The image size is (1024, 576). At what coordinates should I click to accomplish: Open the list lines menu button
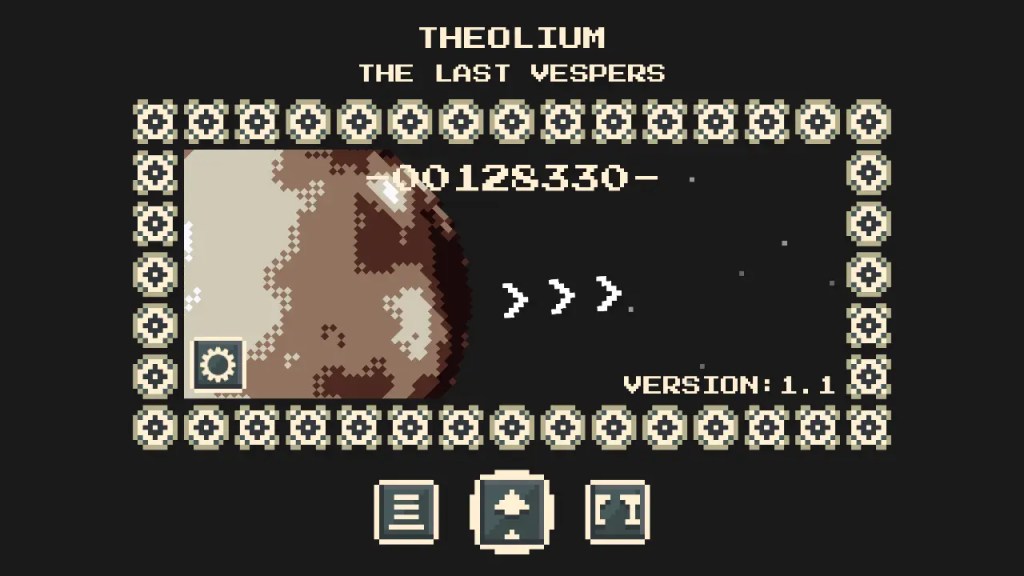(x=406, y=512)
